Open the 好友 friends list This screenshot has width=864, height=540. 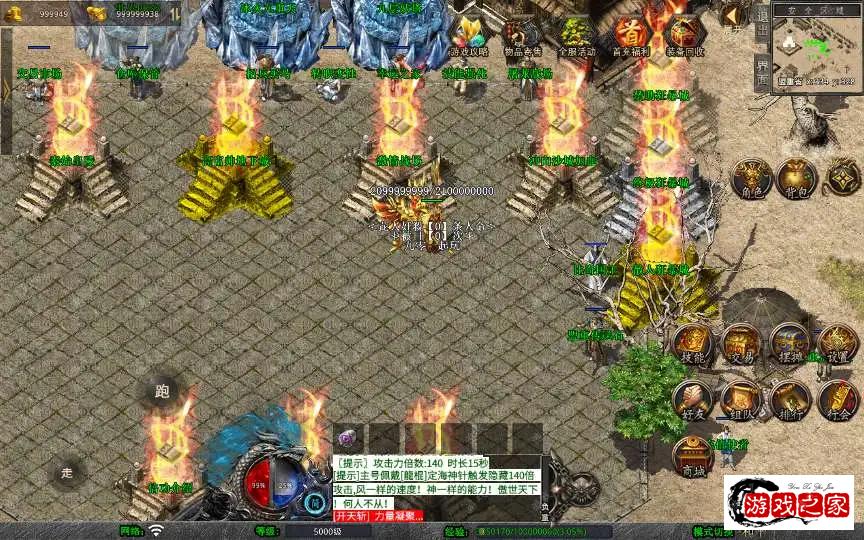(x=692, y=400)
